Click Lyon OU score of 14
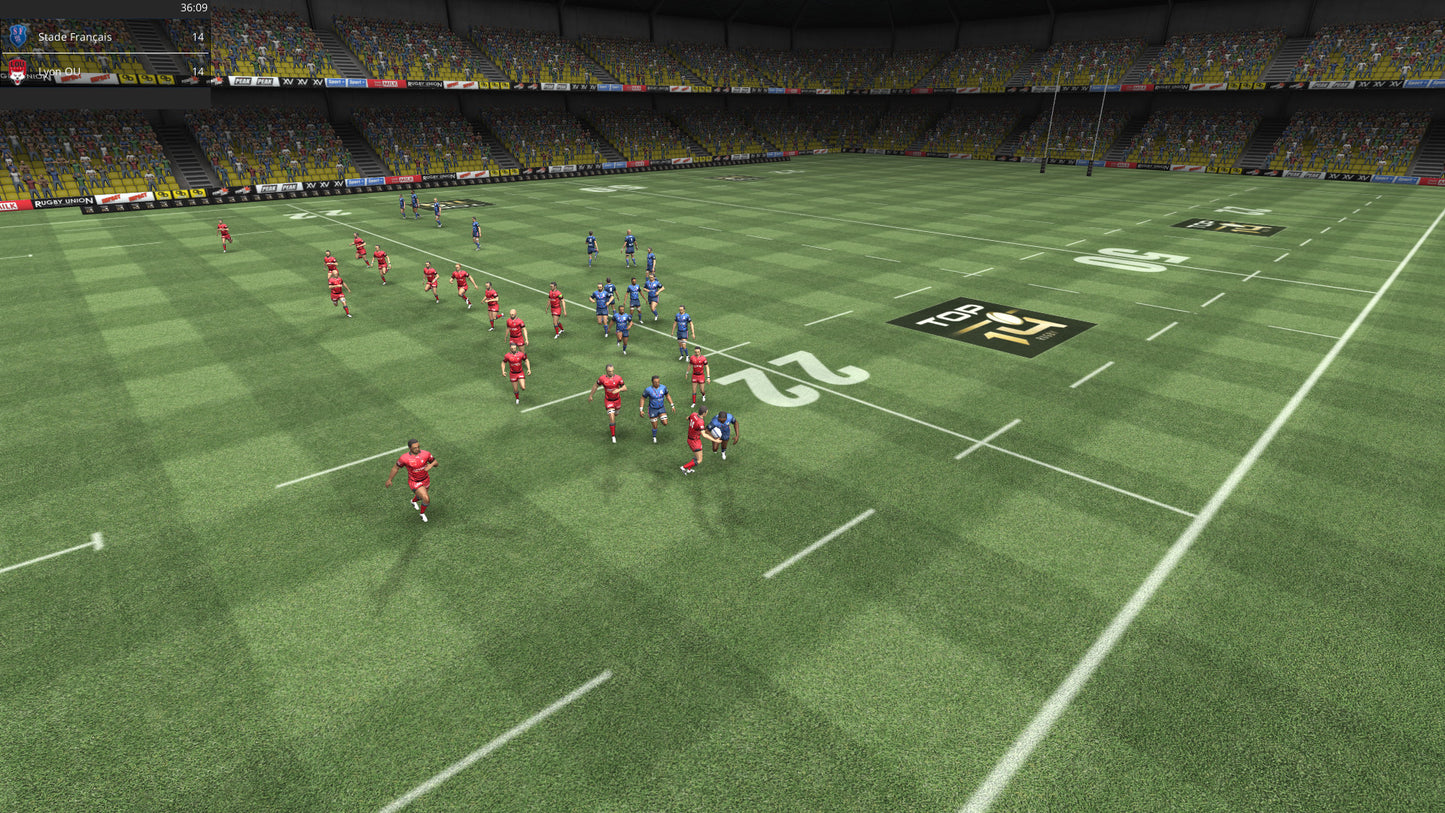This screenshot has width=1445, height=813. [200, 71]
